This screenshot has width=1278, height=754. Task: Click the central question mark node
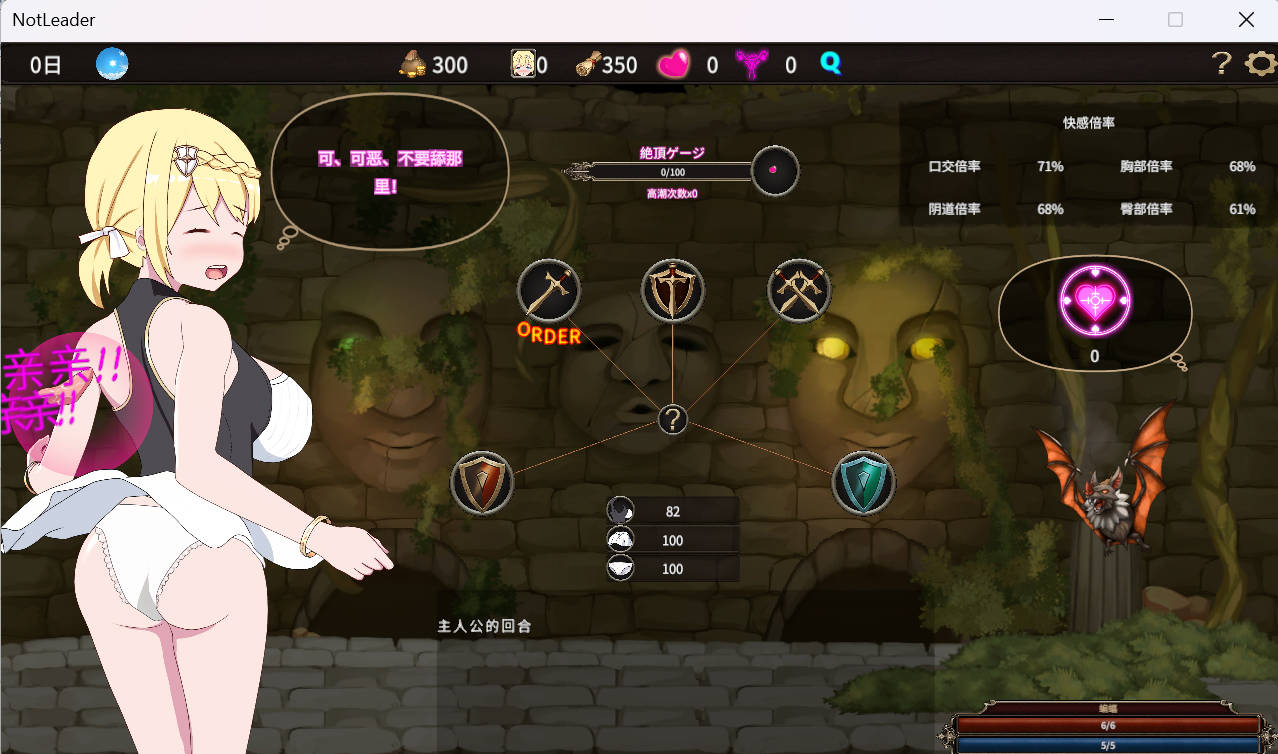tap(673, 420)
